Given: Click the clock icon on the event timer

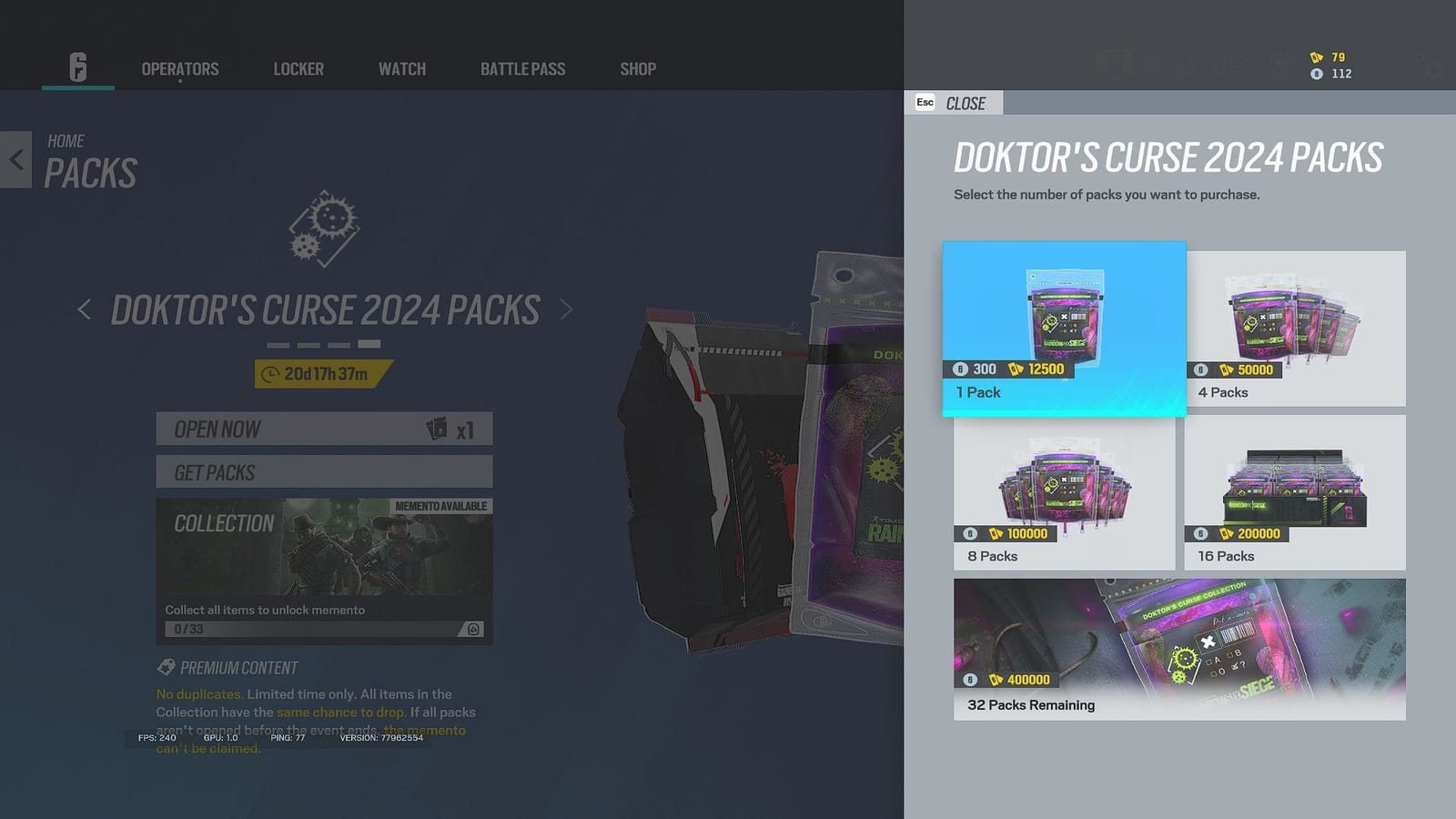Looking at the screenshot, I should [271, 371].
